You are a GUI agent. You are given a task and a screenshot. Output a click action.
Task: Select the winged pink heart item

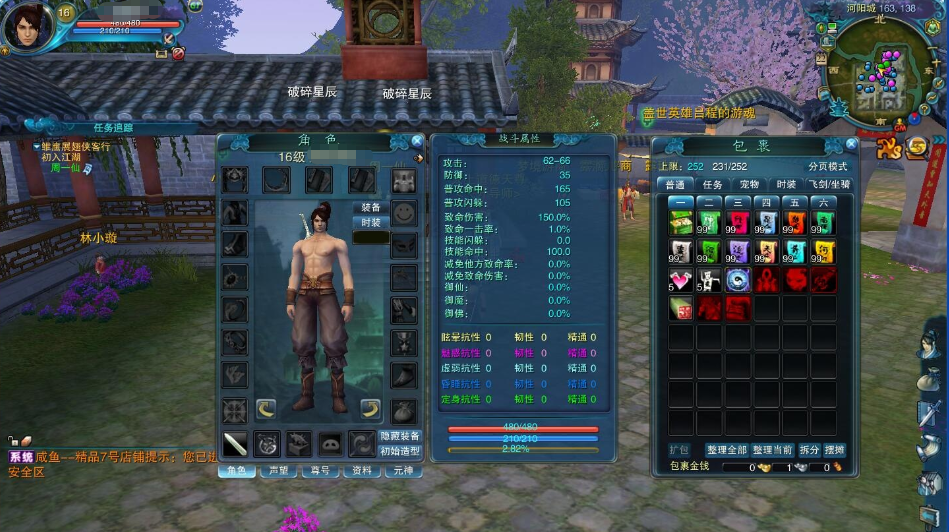coord(682,281)
